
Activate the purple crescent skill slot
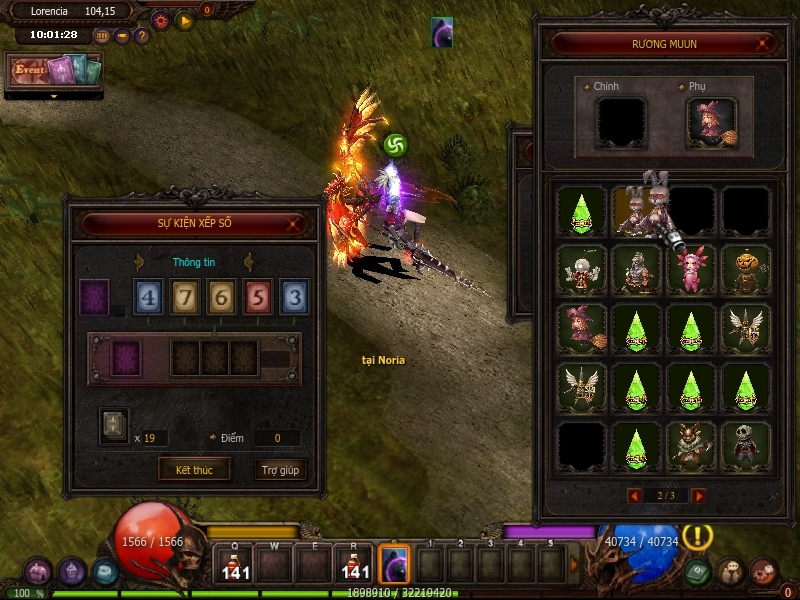pyautogui.click(x=394, y=565)
